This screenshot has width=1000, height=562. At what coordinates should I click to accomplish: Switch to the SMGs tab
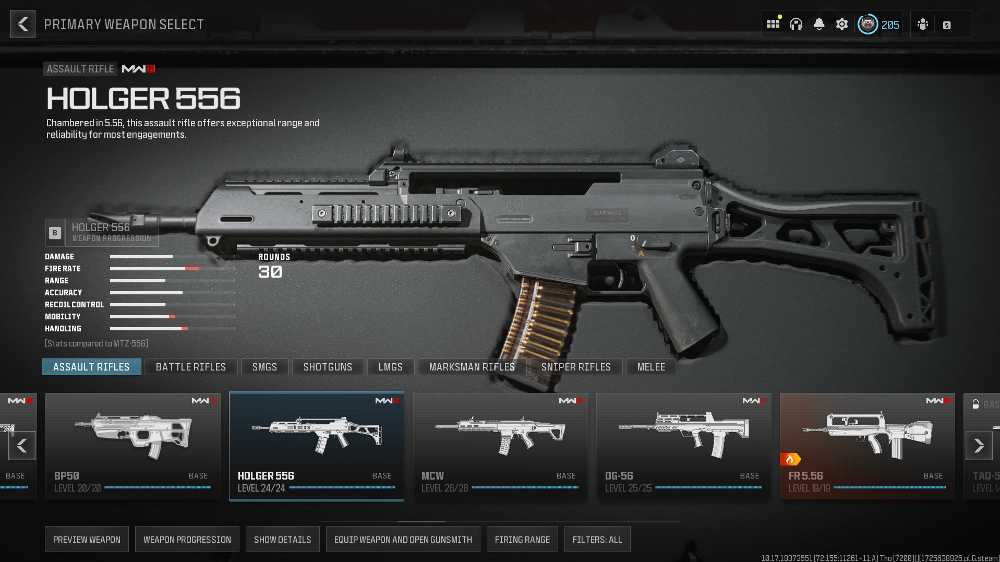[265, 367]
